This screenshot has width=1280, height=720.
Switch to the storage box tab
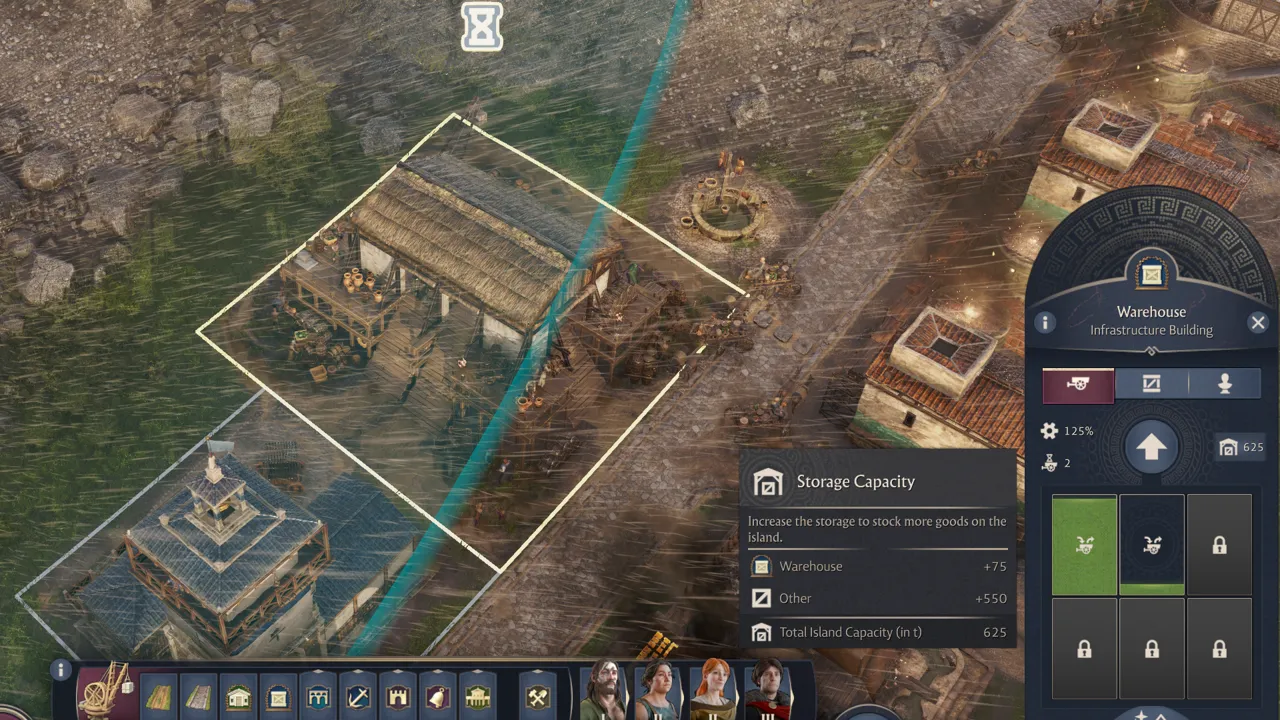1151,384
